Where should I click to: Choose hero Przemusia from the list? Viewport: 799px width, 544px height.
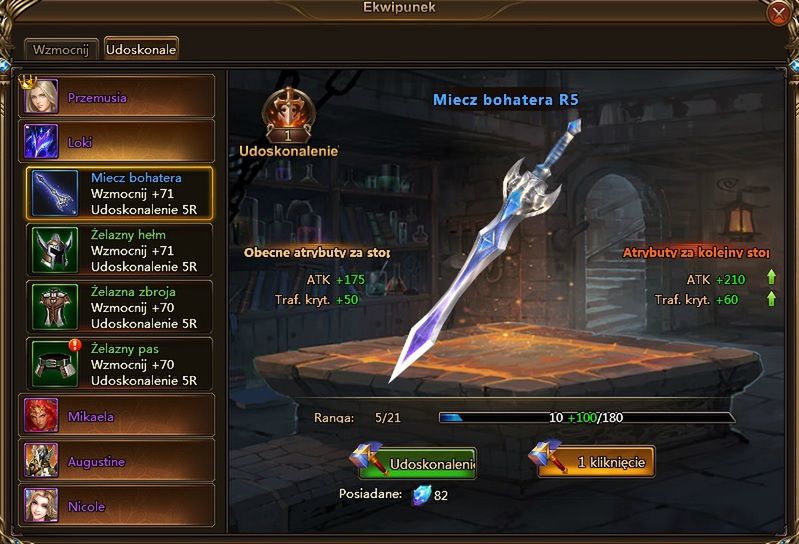(x=118, y=98)
